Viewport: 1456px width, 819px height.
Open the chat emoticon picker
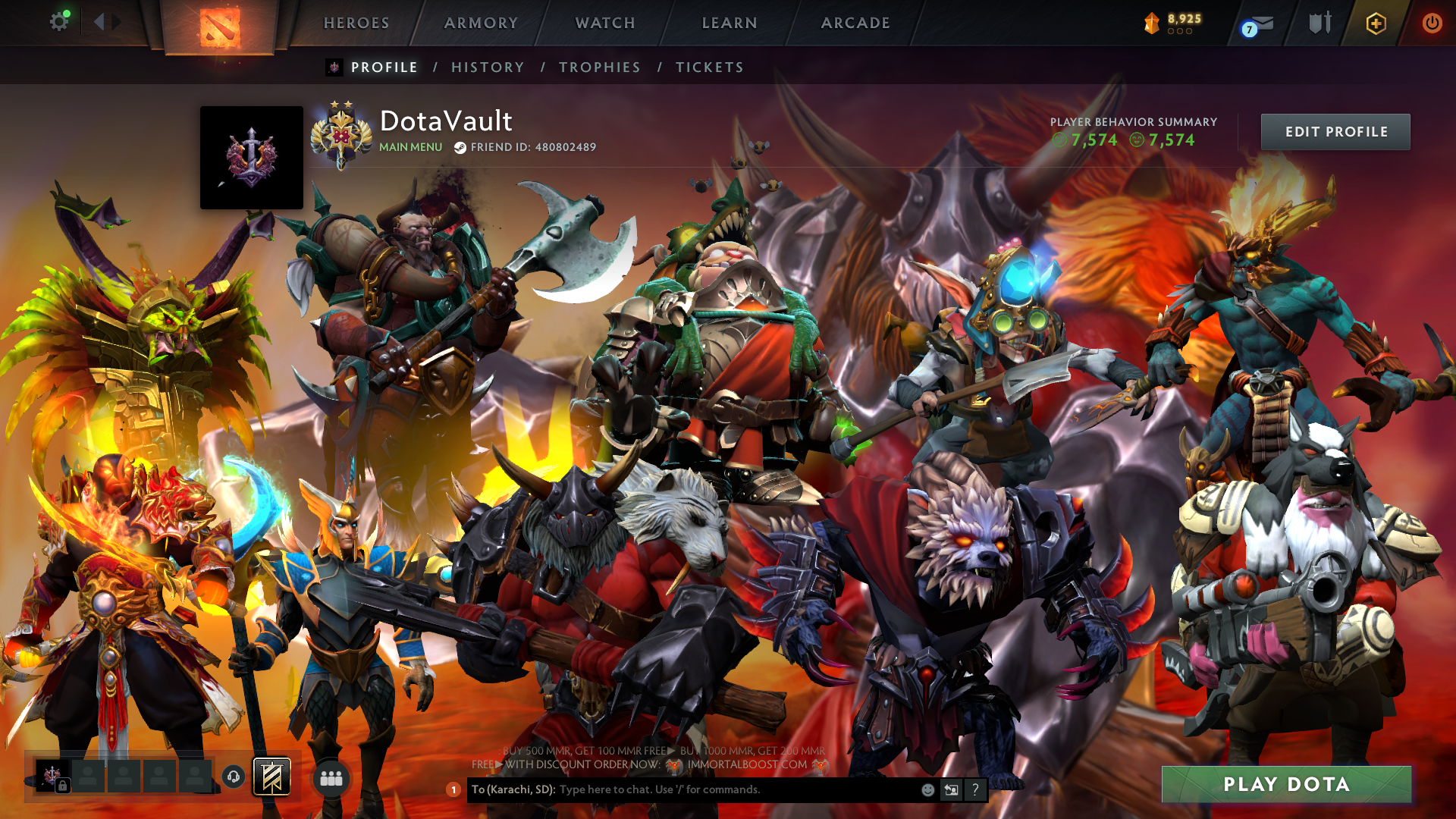click(x=927, y=789)
